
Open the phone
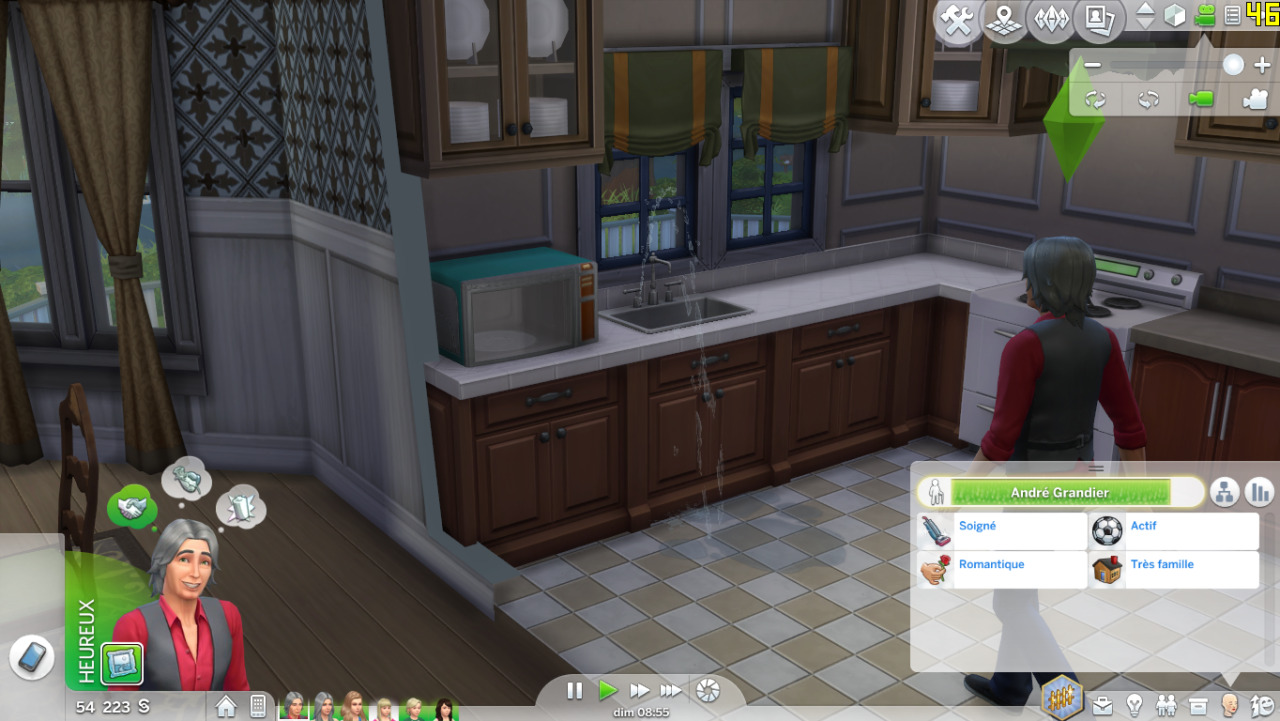pos(32,657)
